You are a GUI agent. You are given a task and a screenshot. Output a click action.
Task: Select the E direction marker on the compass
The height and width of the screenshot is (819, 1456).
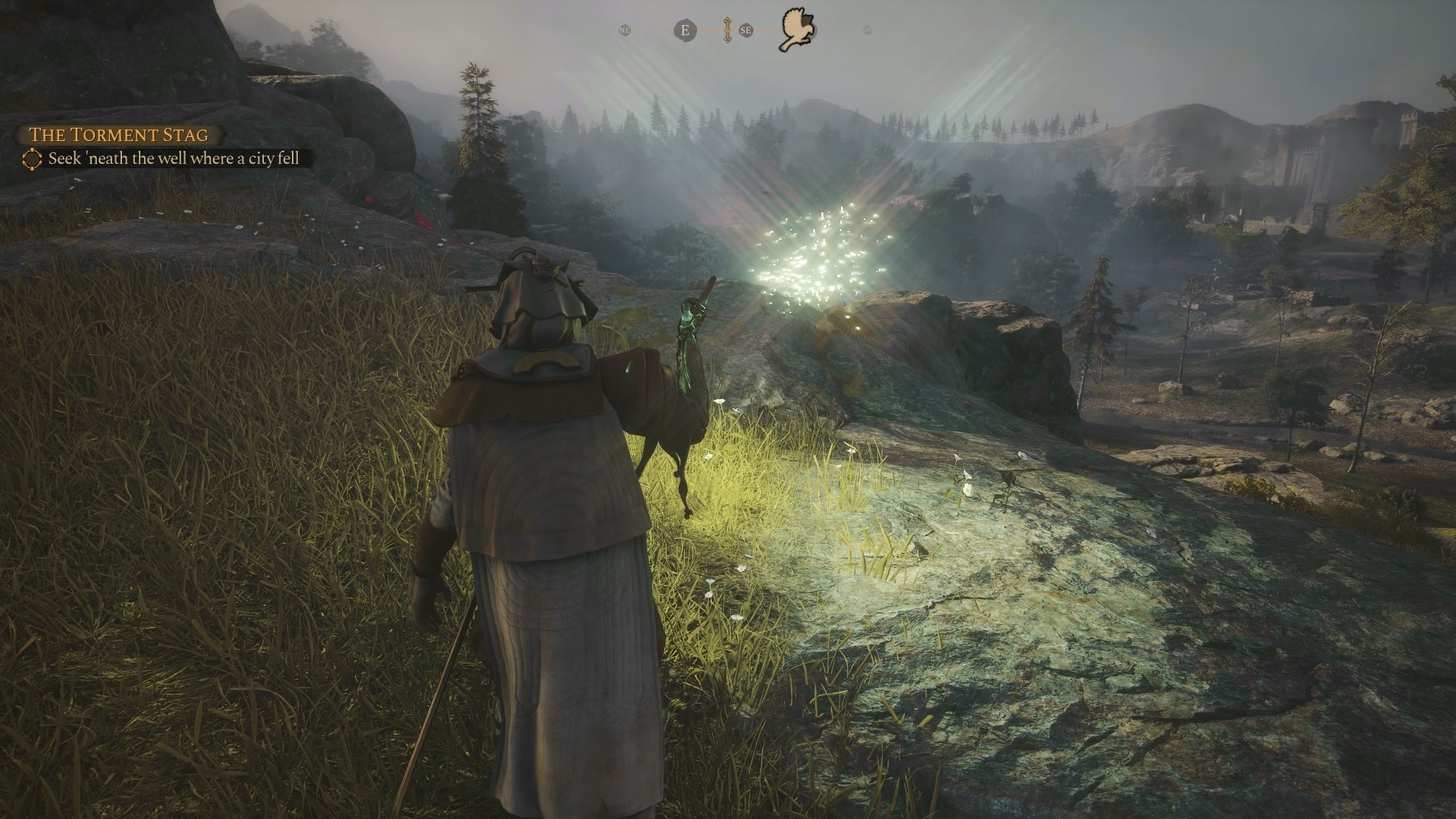point(686,30)
